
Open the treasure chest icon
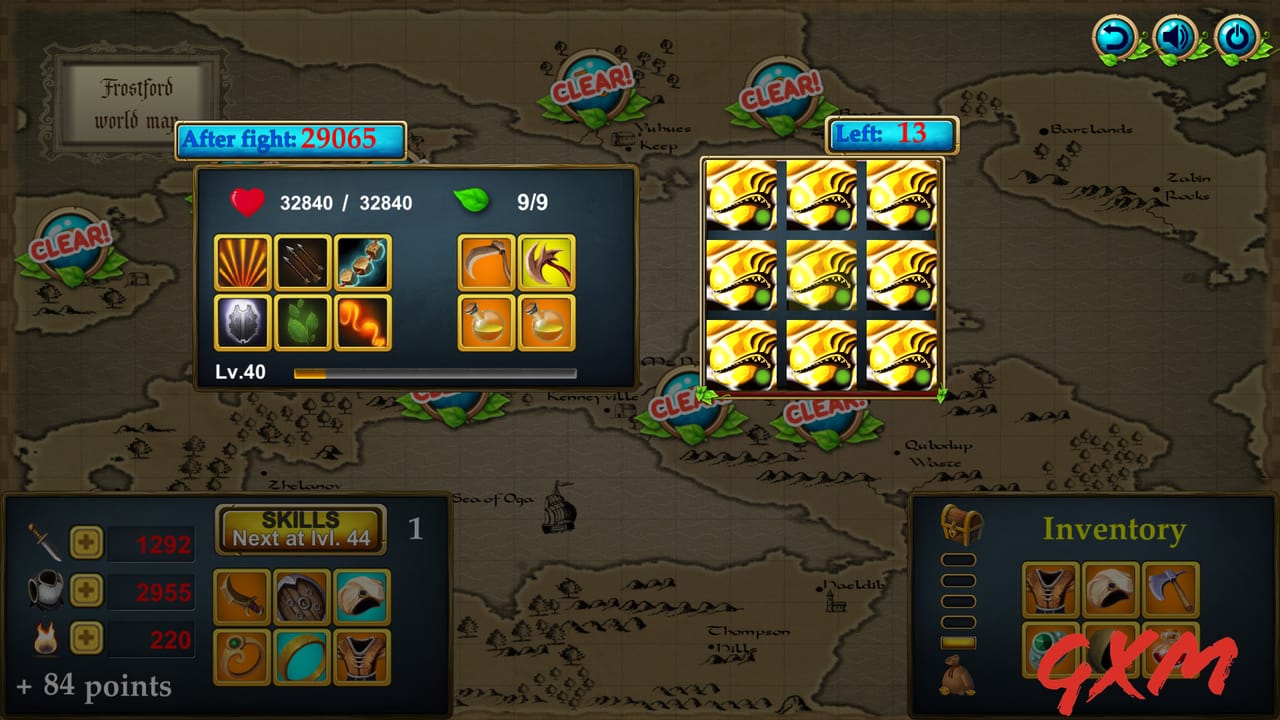tap(961, 523)
